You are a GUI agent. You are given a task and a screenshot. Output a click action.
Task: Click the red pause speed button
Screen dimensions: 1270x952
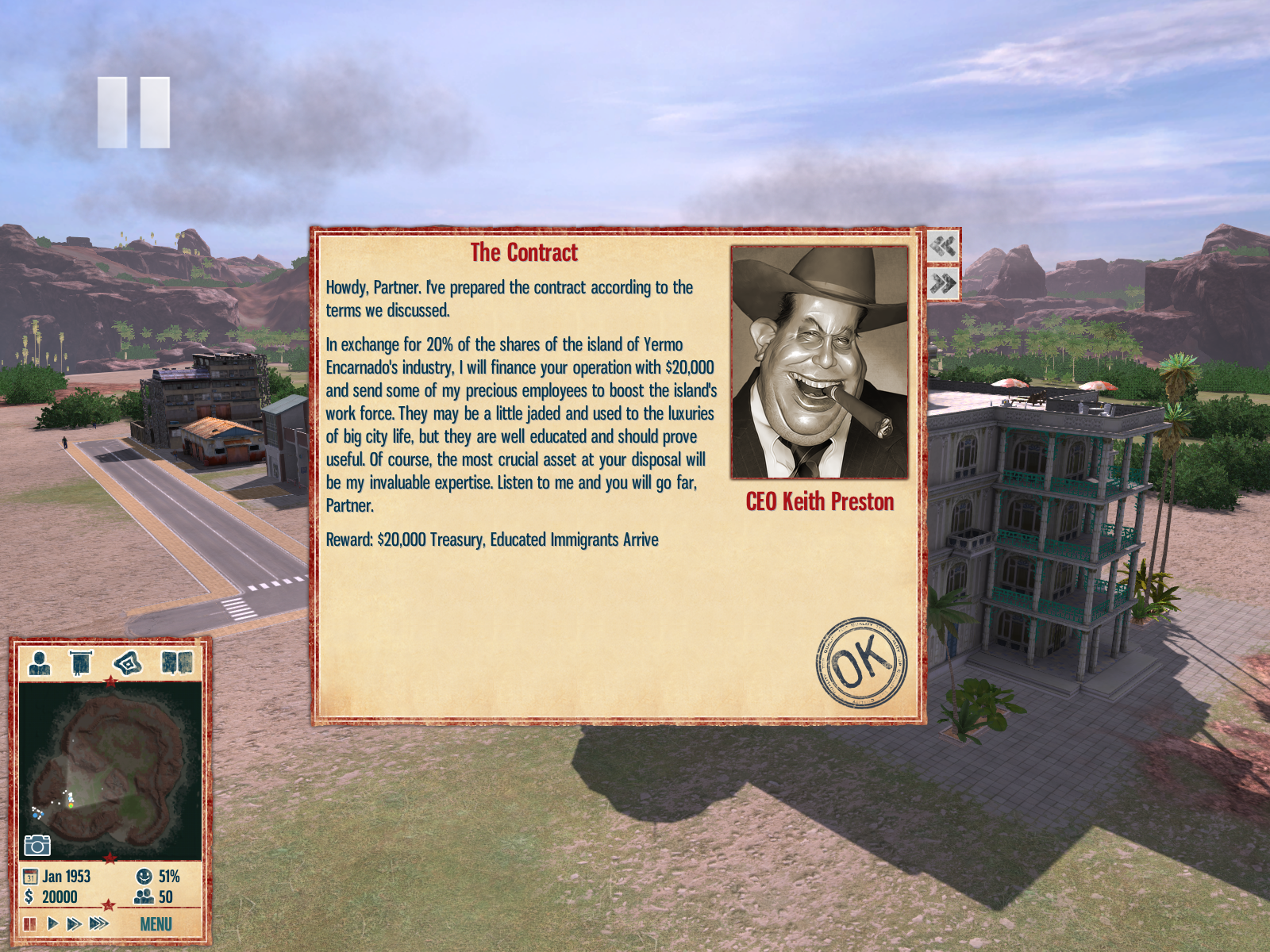pos(30,923)
